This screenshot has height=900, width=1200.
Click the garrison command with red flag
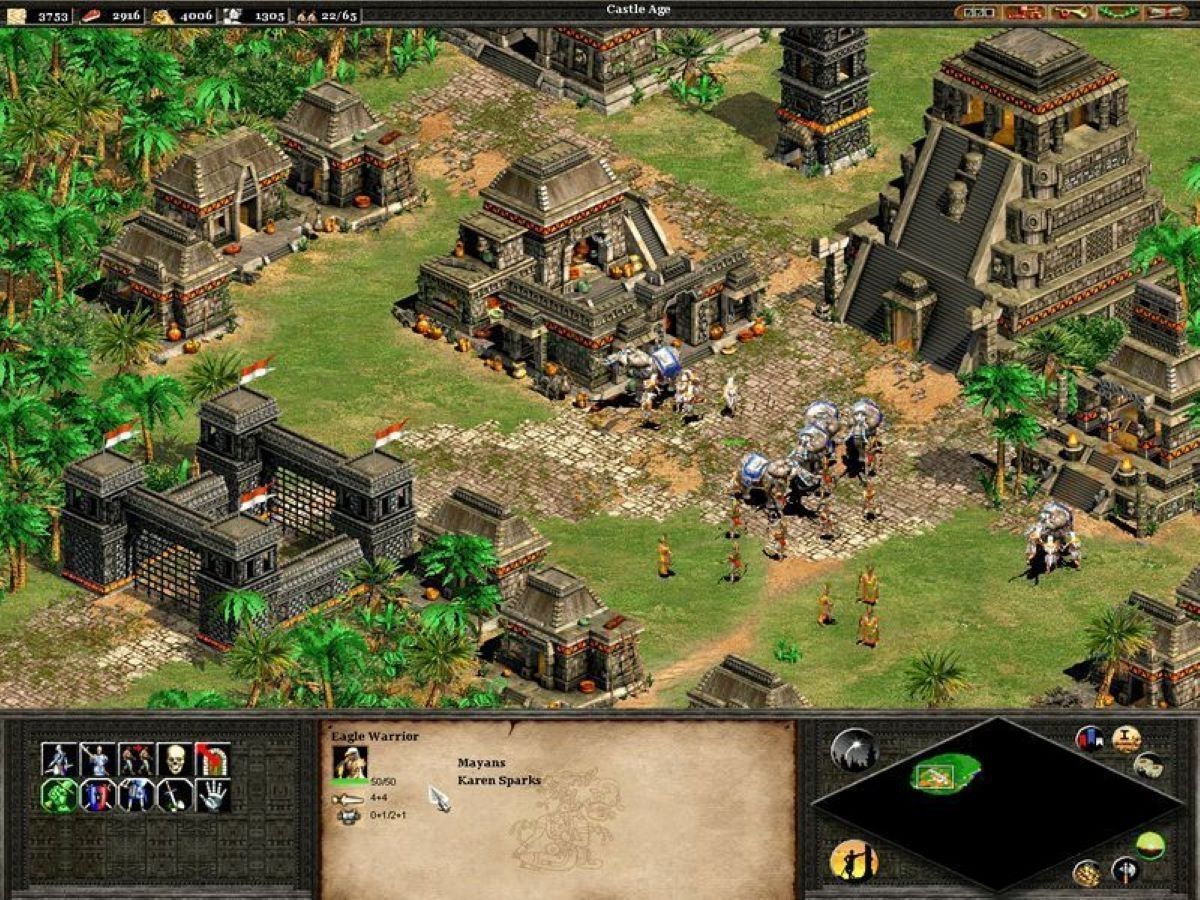pos(212,760)
